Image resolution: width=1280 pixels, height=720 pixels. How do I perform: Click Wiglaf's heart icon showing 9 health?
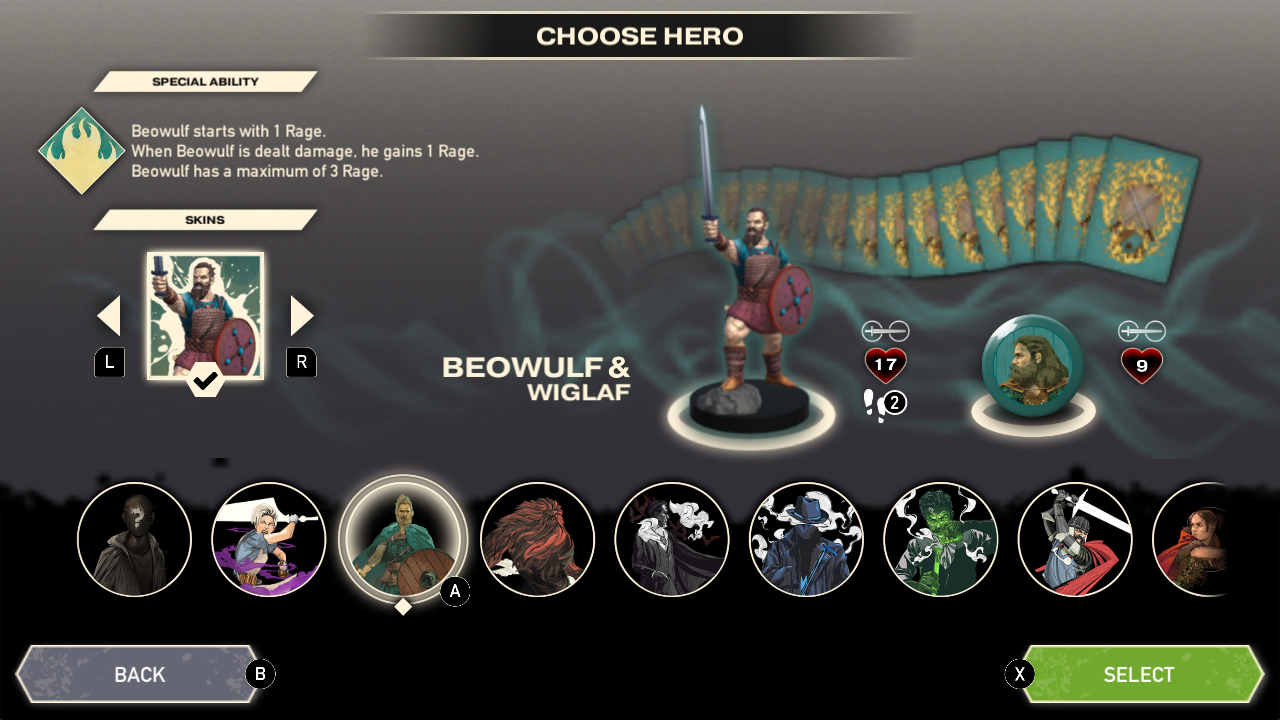[1141, 364]
